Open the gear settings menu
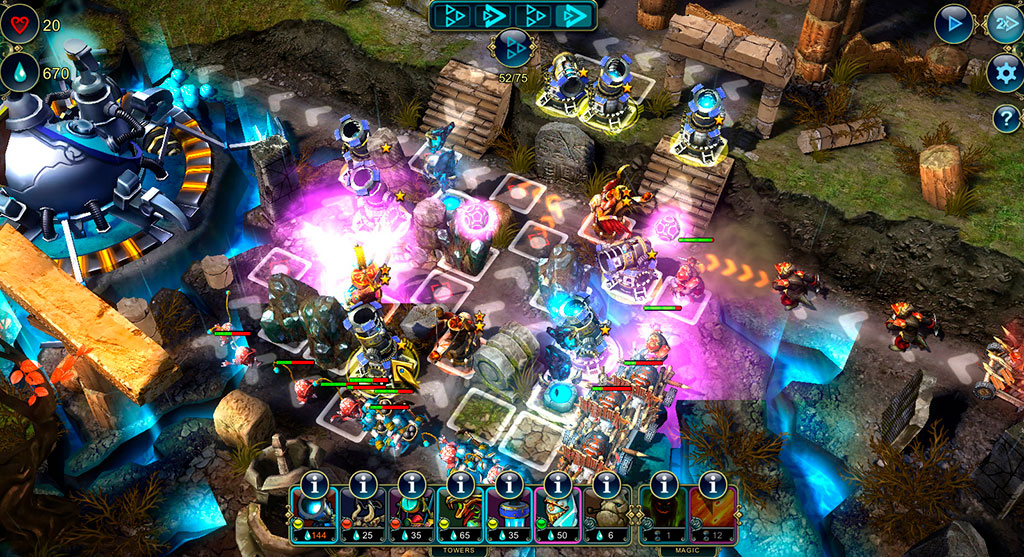This screenshot has height=557, width=1024. [1004, 72]
